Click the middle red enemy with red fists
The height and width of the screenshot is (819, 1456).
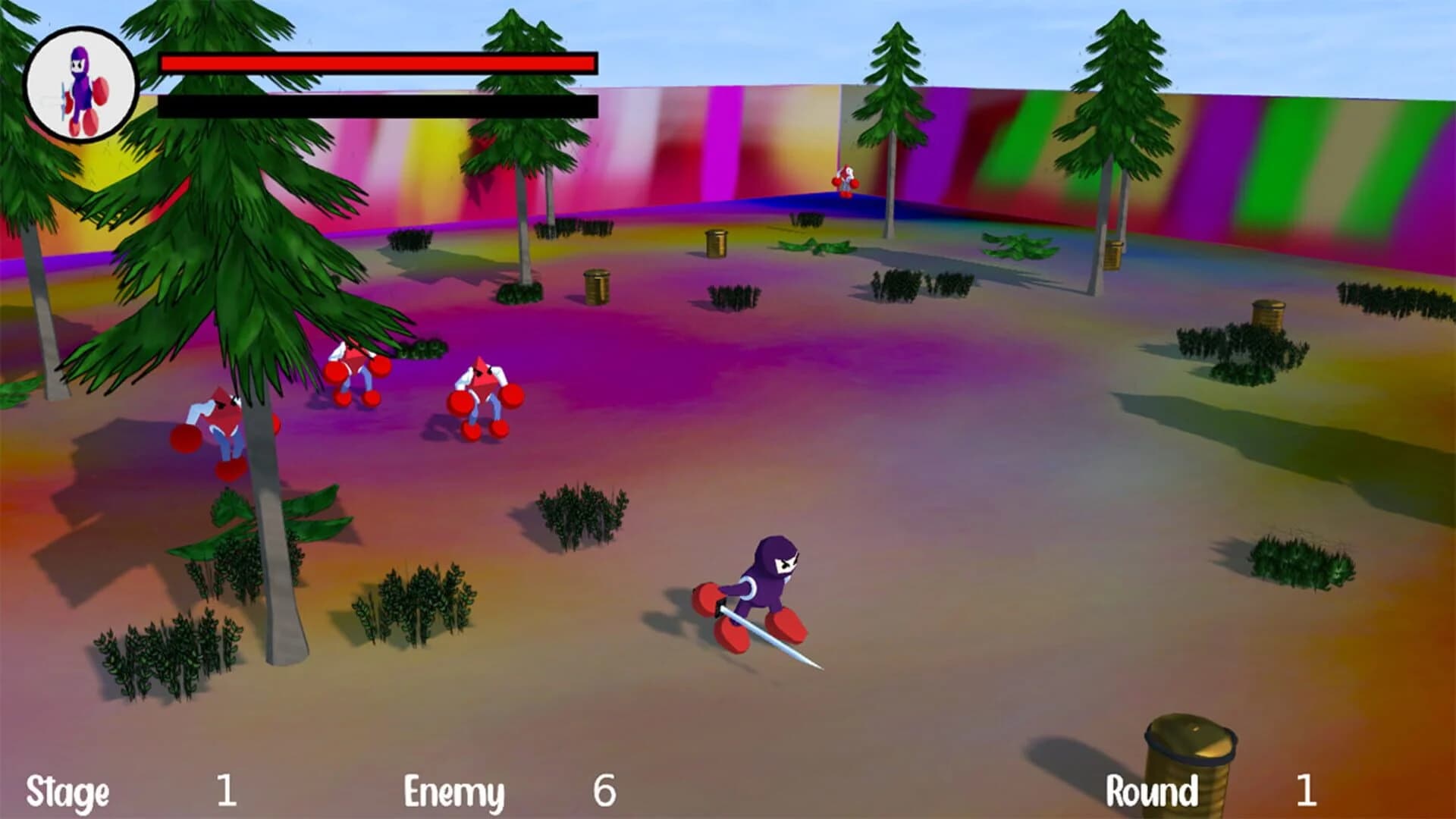[x=355, y=372]
